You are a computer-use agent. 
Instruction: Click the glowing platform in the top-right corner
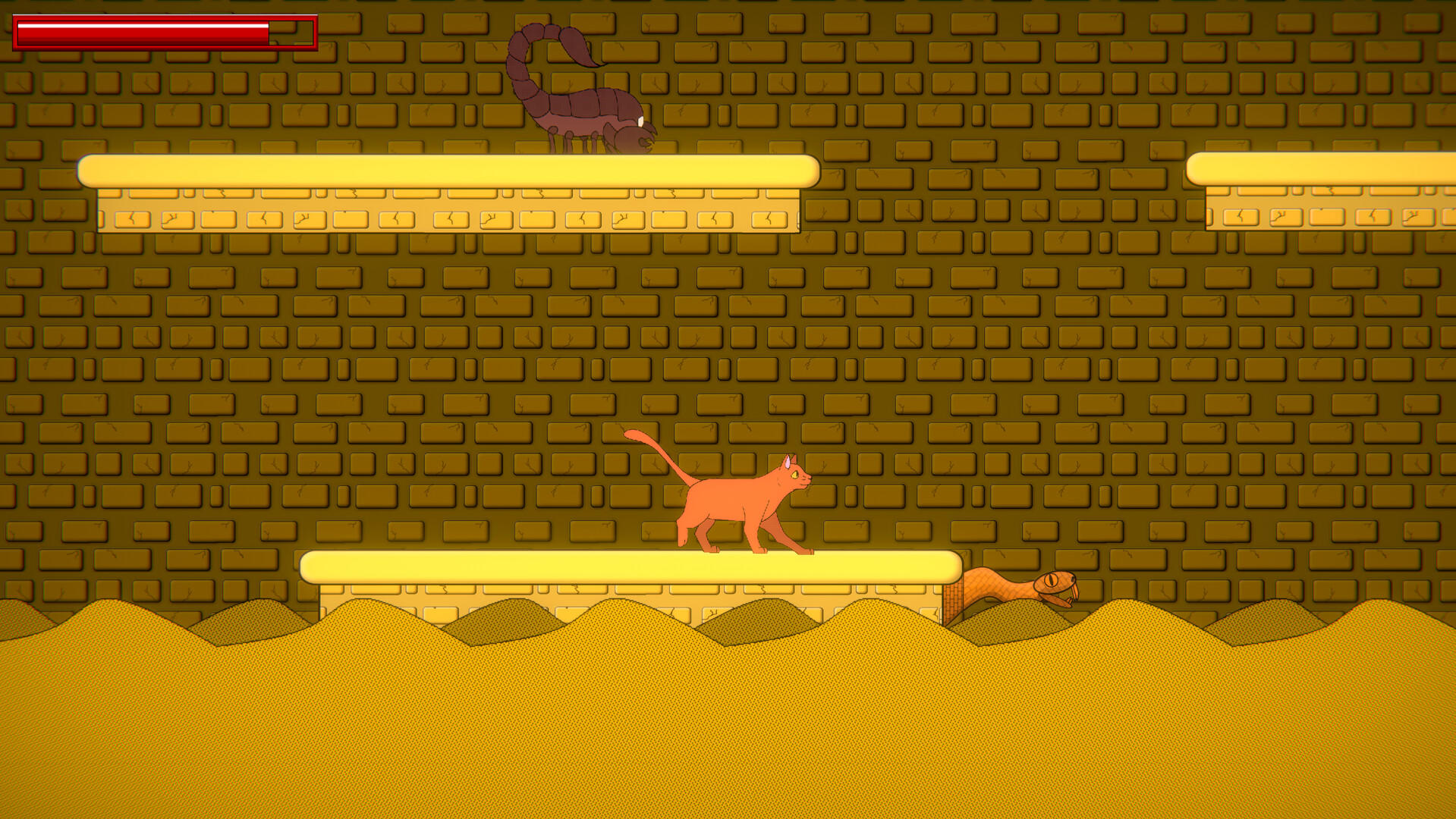(1328, 167)
